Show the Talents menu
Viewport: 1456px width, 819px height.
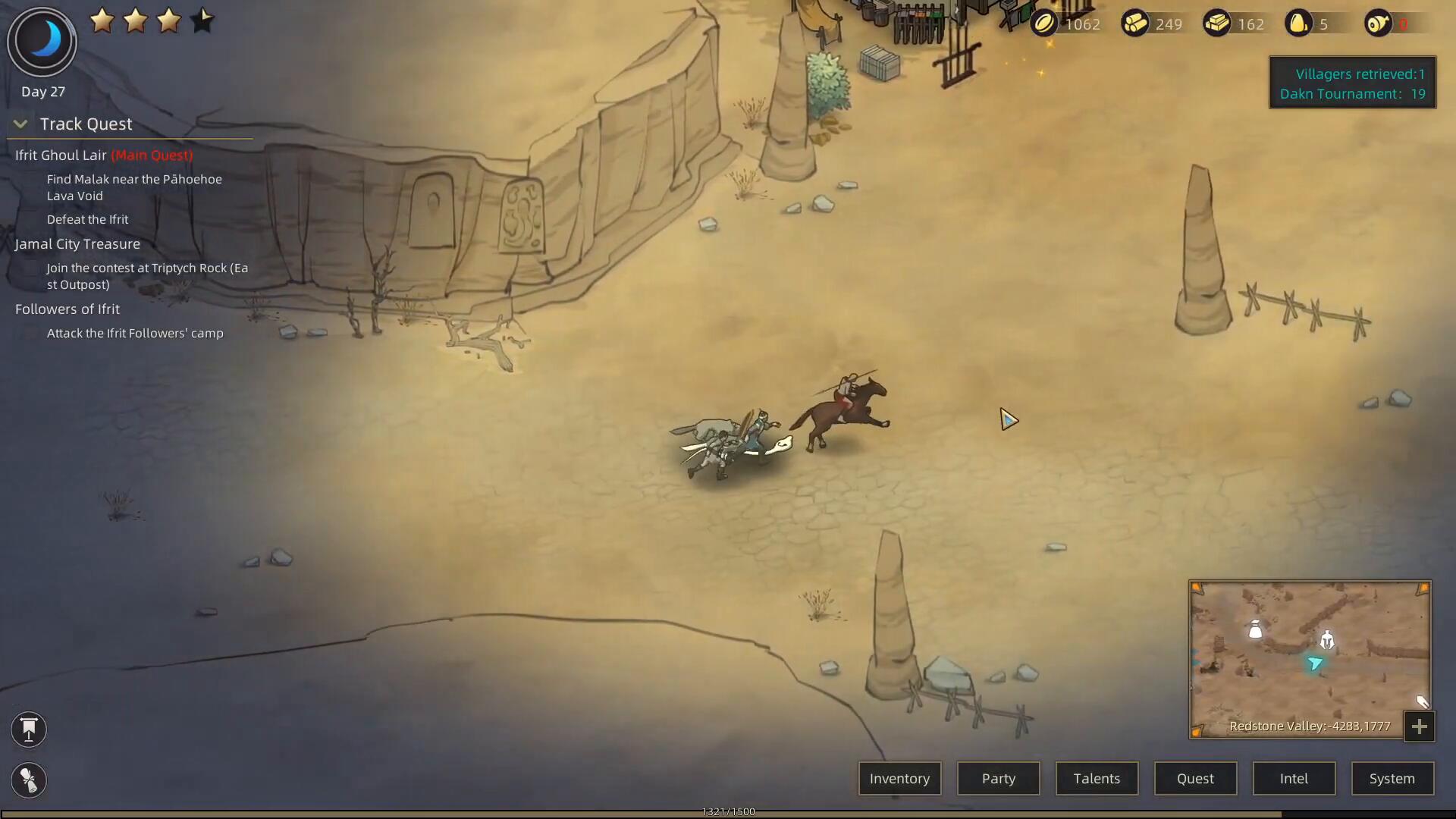click(1097, 779)
